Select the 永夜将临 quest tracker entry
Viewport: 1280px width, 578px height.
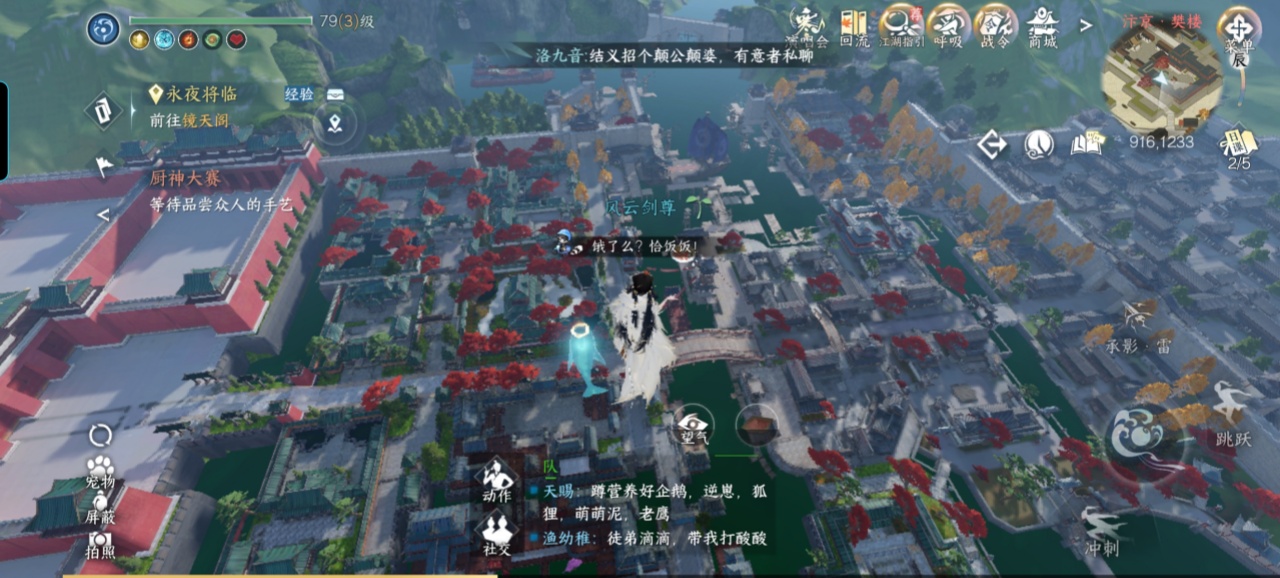(198, 94)
